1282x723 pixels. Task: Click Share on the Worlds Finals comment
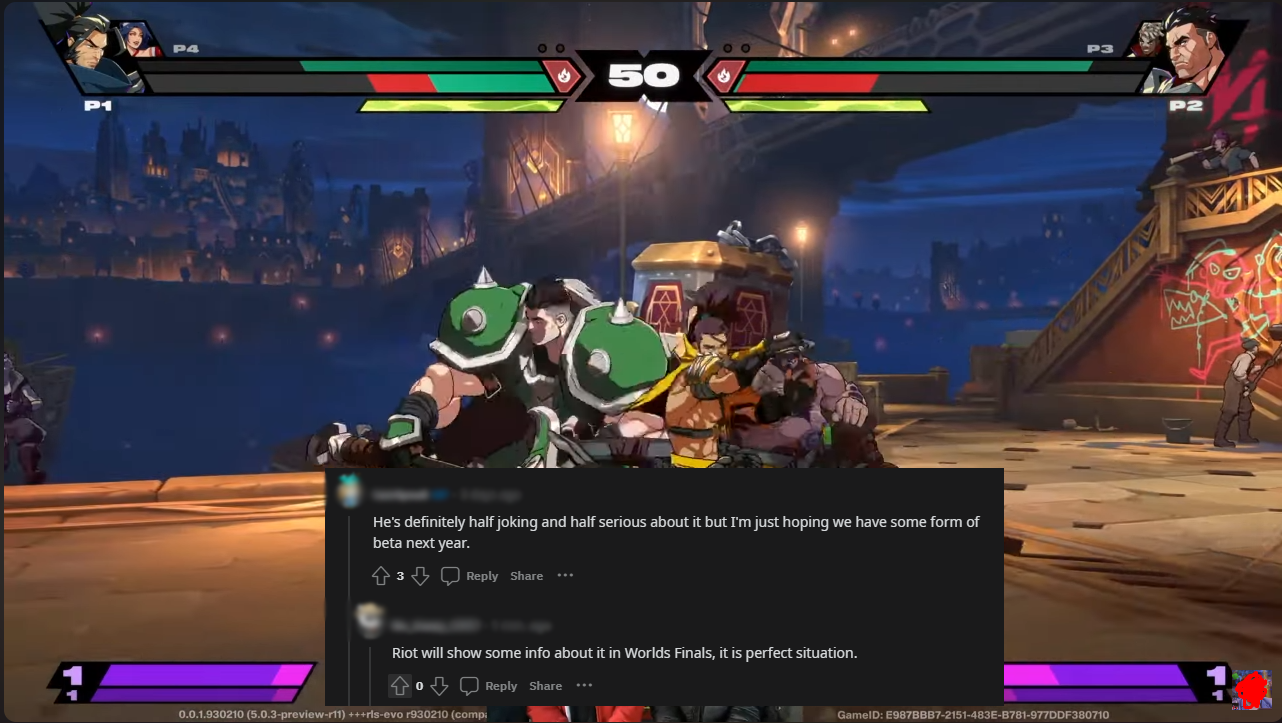tap(545, 685)
